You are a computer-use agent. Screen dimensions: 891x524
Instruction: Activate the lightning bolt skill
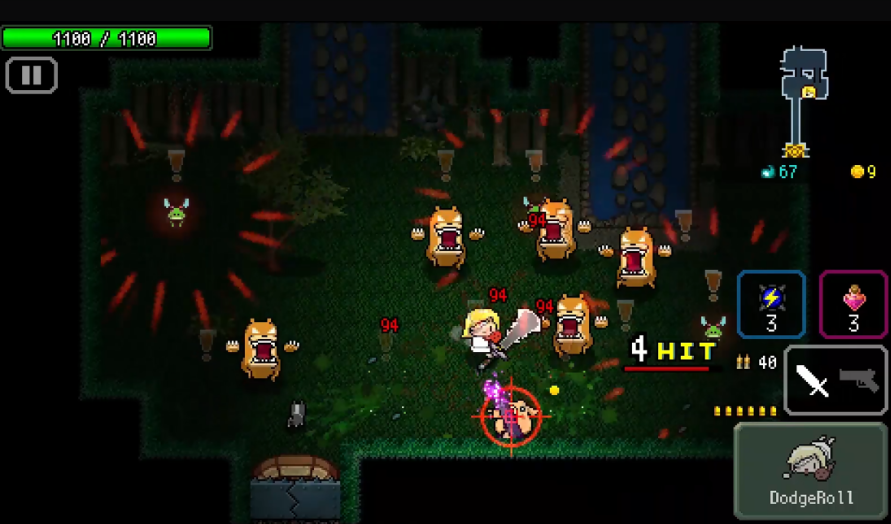click(771, 304)
